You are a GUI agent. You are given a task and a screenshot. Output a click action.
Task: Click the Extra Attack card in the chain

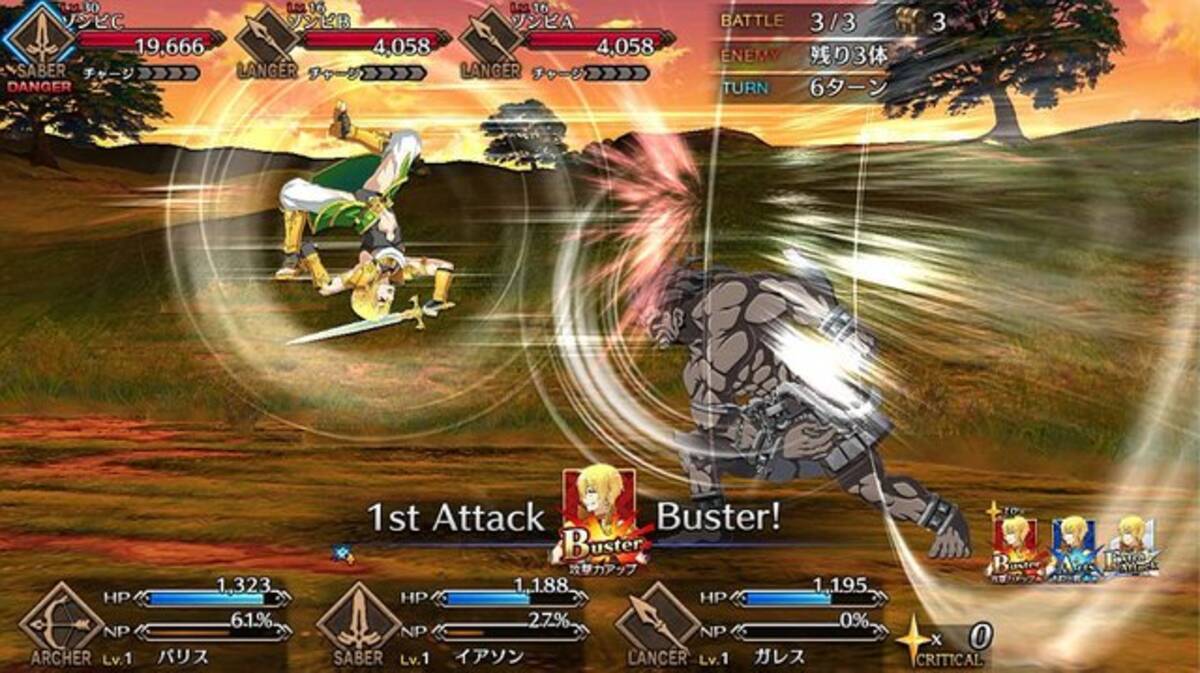[x=1130, y=546]
